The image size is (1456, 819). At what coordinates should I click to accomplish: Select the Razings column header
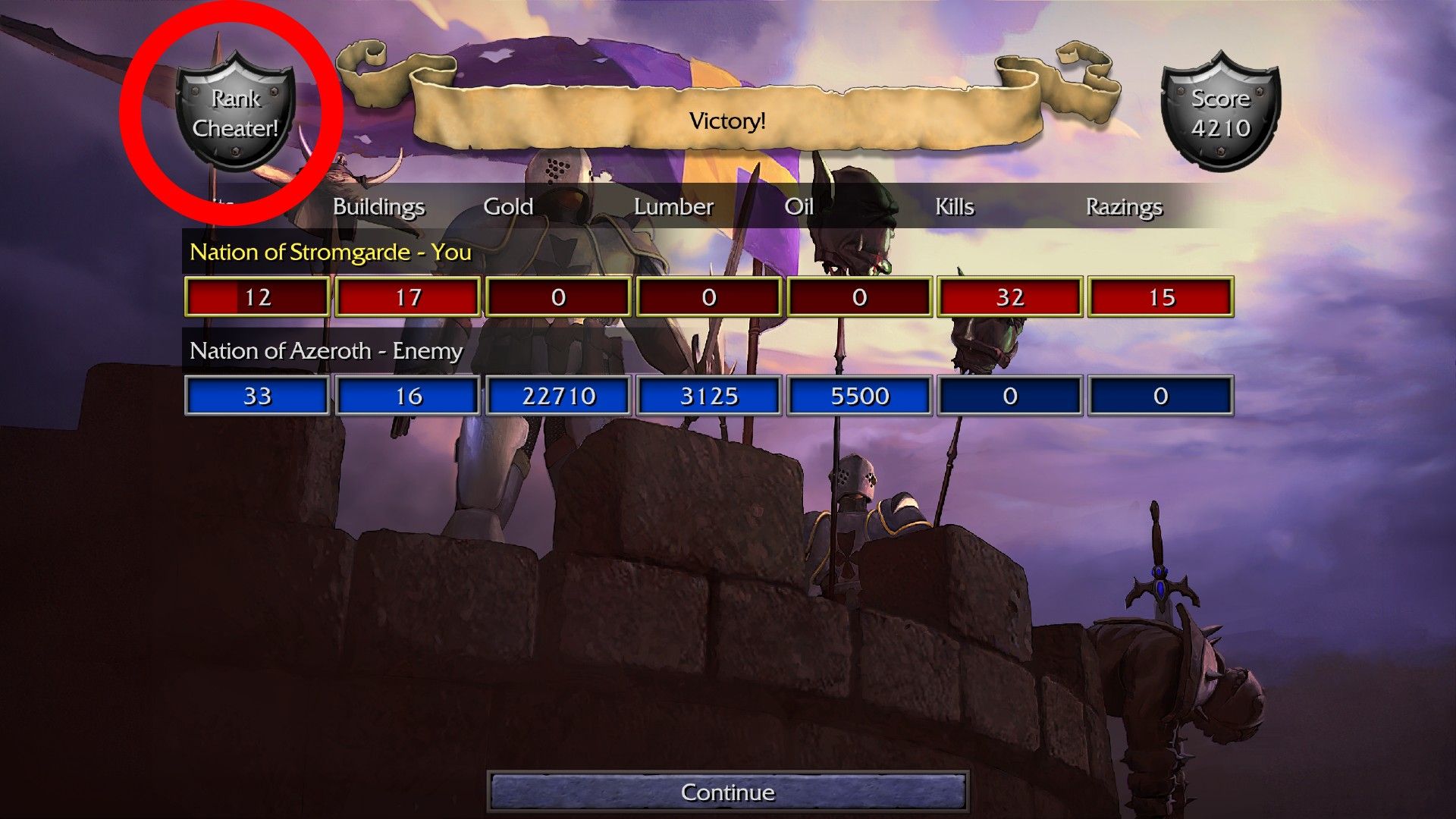[x=1124, y=206]
